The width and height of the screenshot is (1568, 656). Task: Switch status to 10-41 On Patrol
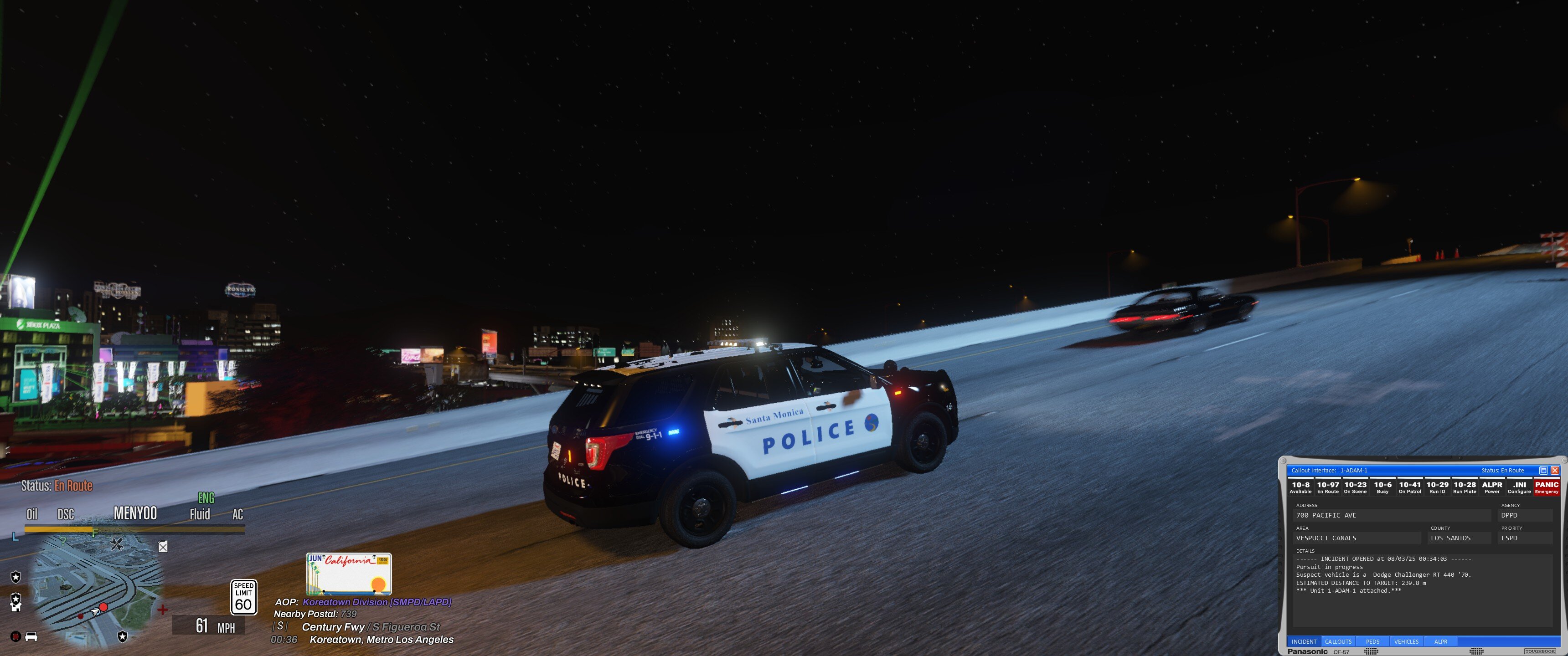pos(1410,487)
